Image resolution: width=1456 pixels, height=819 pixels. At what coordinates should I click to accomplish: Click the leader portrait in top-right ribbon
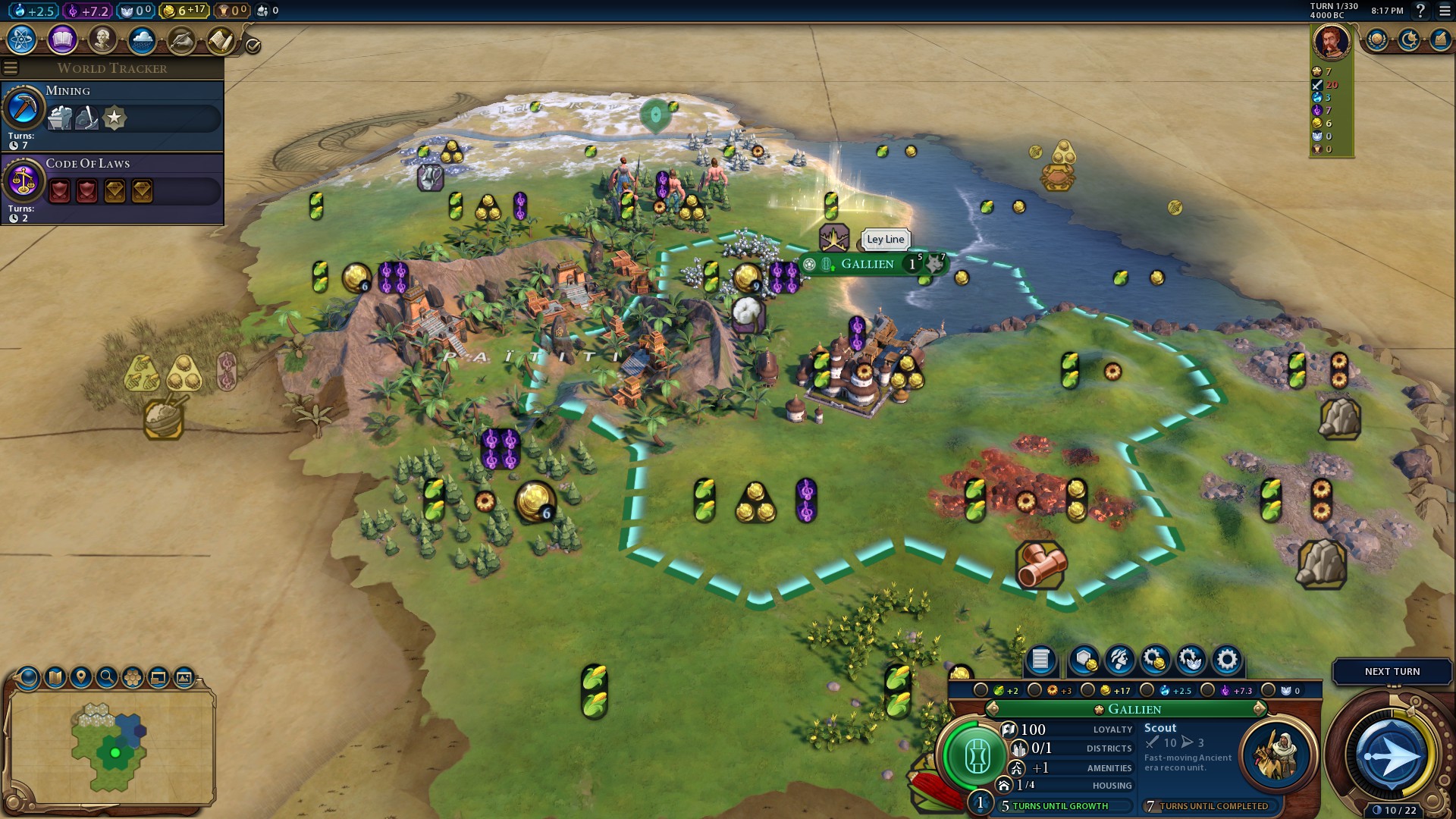pyautogui.click(x=1332, y=42)
